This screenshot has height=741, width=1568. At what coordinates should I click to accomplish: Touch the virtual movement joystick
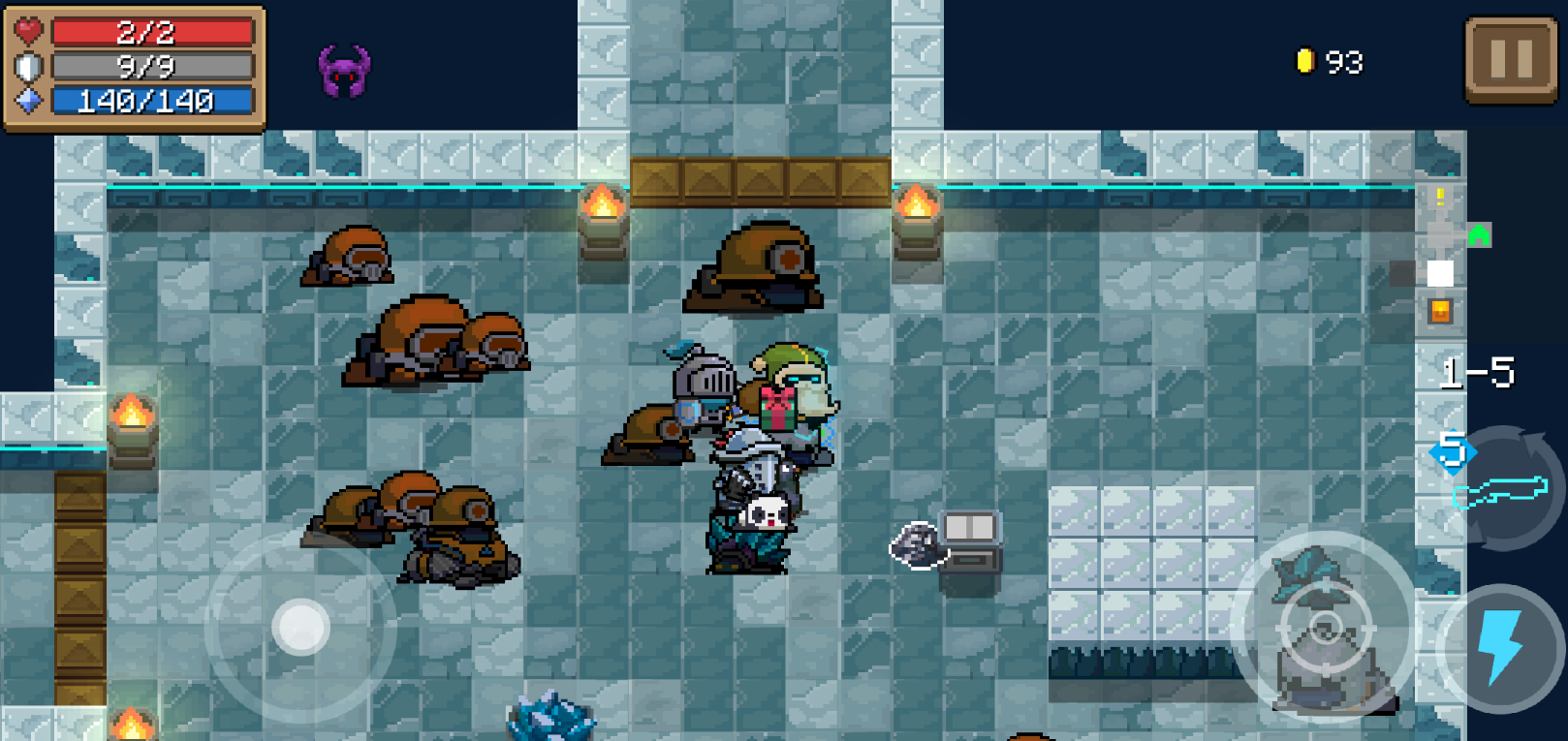[300, 627]
